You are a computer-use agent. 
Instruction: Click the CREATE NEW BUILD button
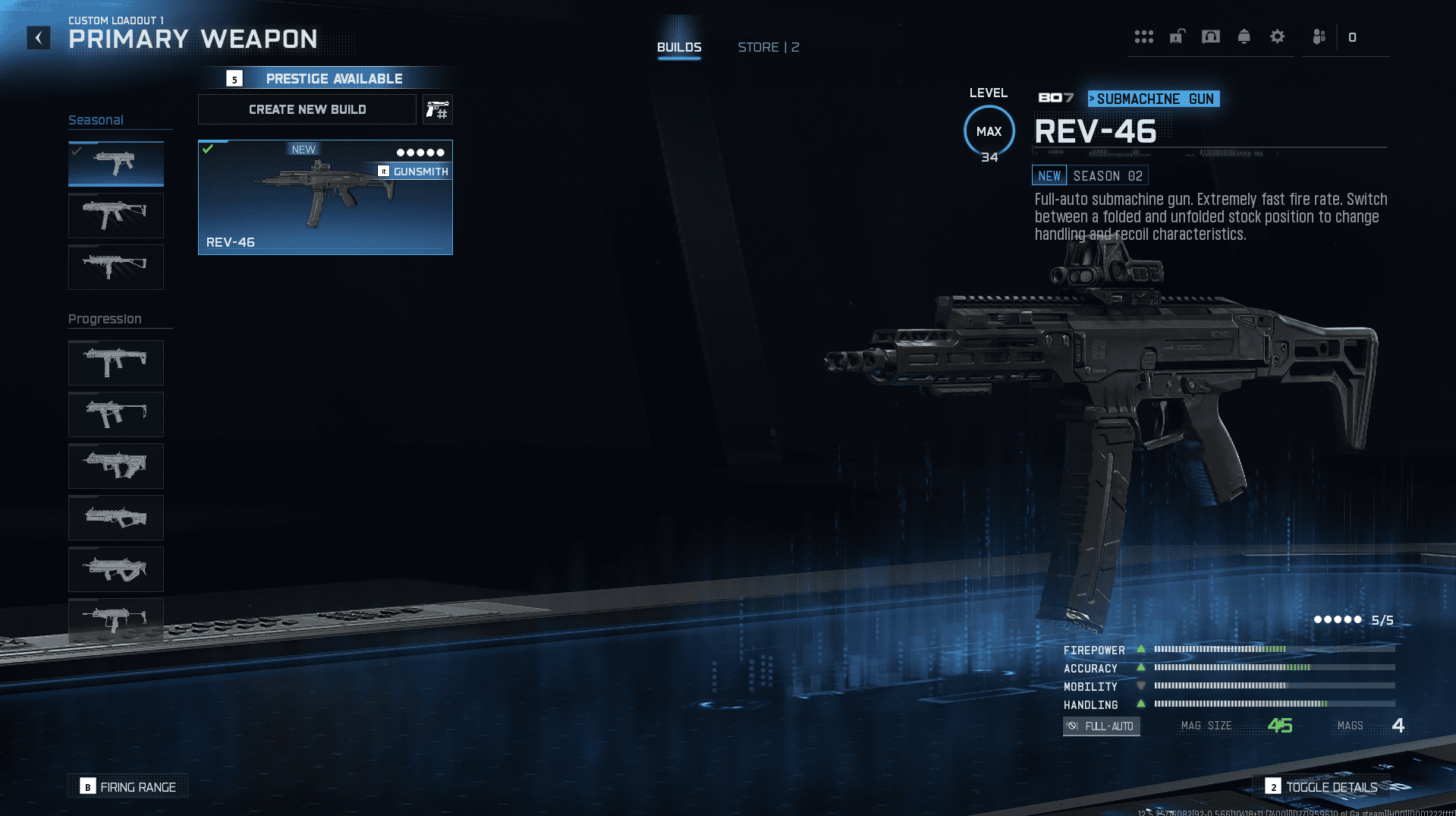pos(307,109)
